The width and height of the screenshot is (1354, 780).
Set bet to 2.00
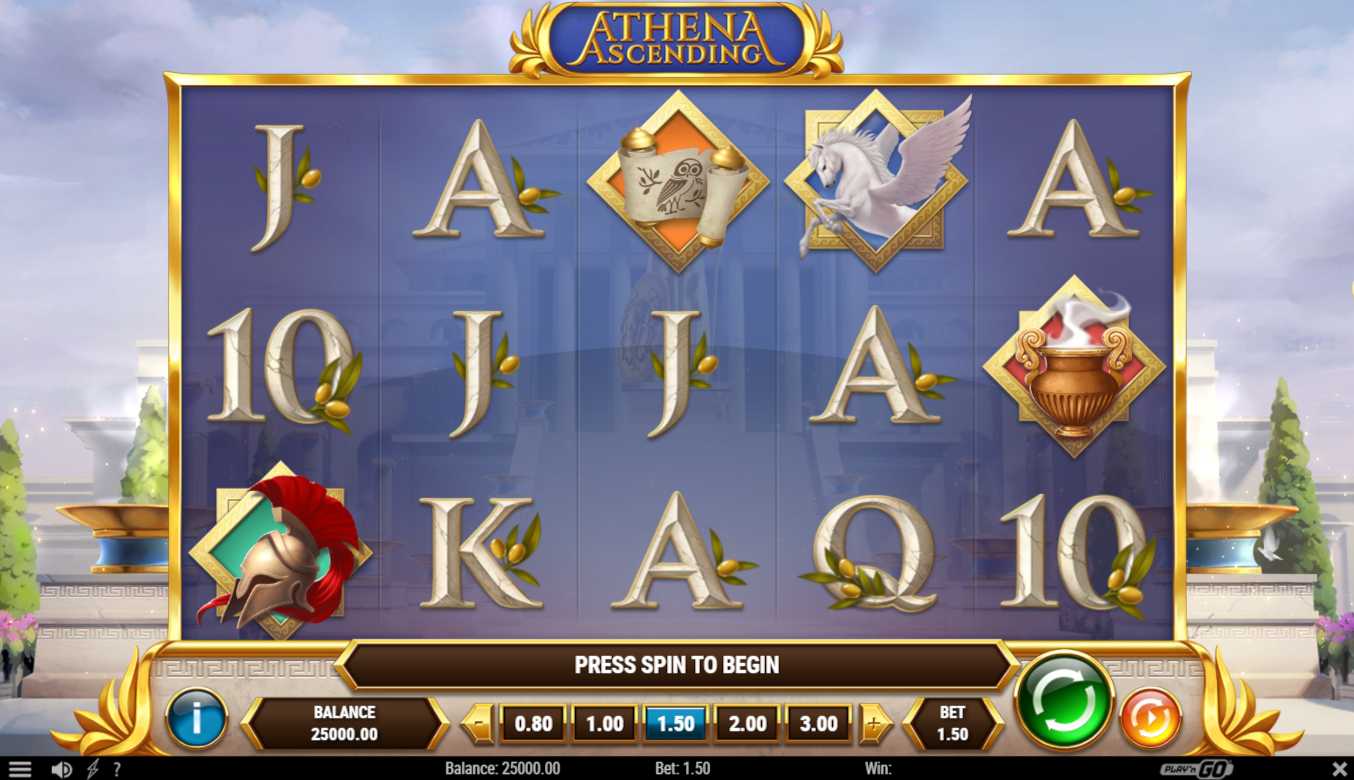click(x=747, y=724)
